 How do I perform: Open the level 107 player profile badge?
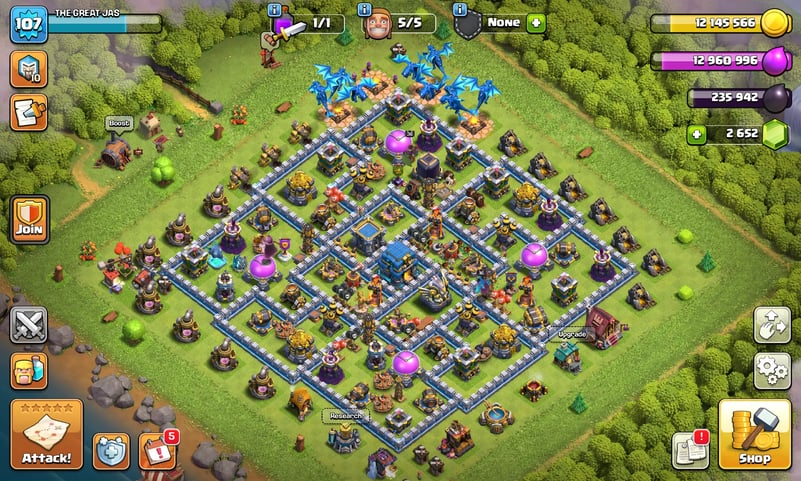click(x=28, y=24)
